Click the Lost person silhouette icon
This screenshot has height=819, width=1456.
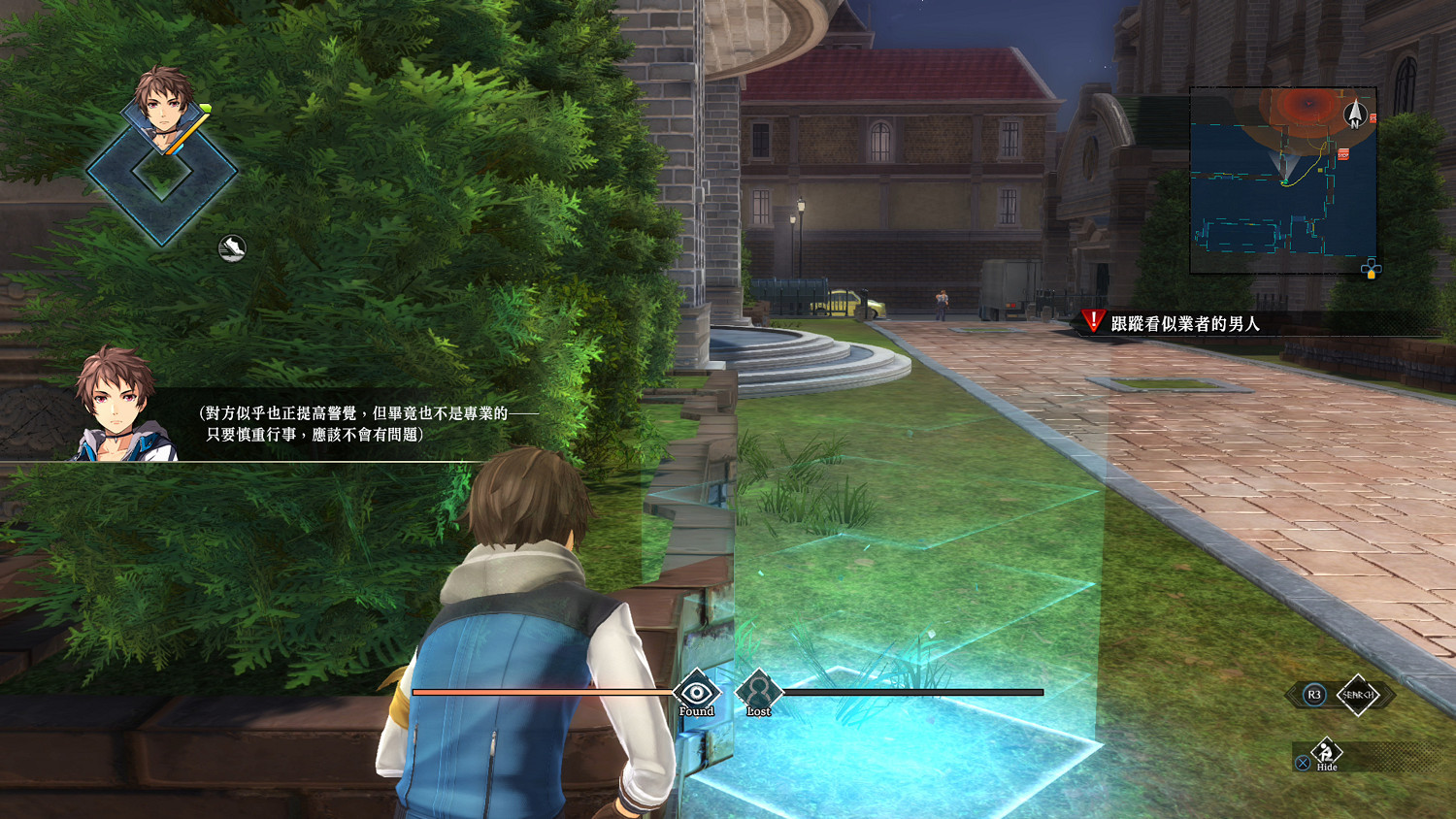click(x=759, y=693)
